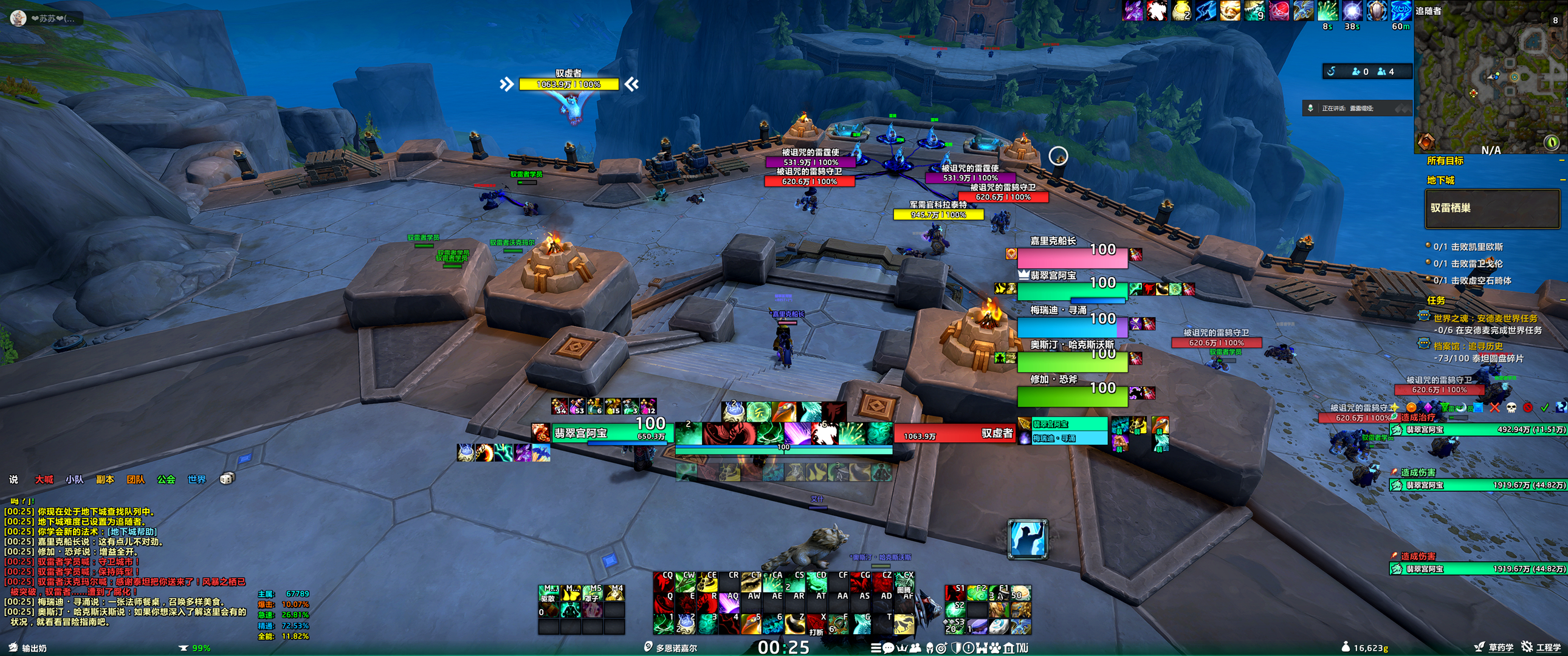Roll the dice icon beside chat channels
Screen dimensions: 1568x656
(227, 479)
